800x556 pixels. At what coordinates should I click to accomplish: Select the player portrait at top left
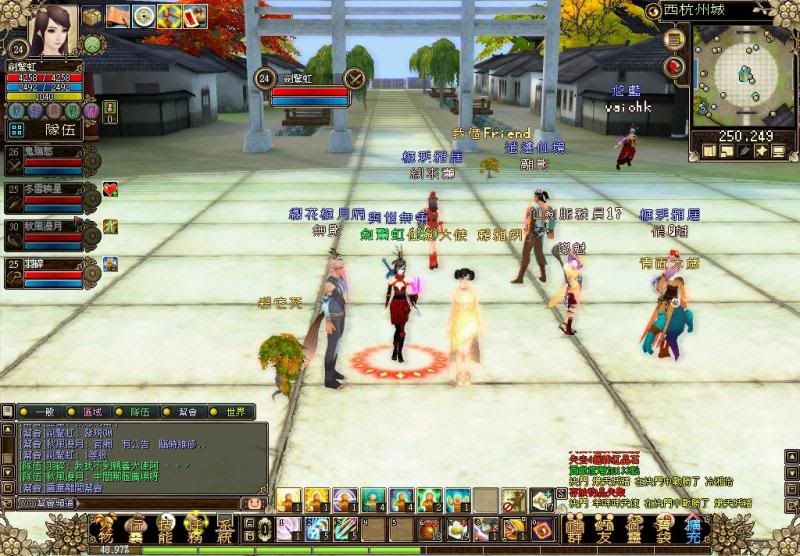click(53, 30)
